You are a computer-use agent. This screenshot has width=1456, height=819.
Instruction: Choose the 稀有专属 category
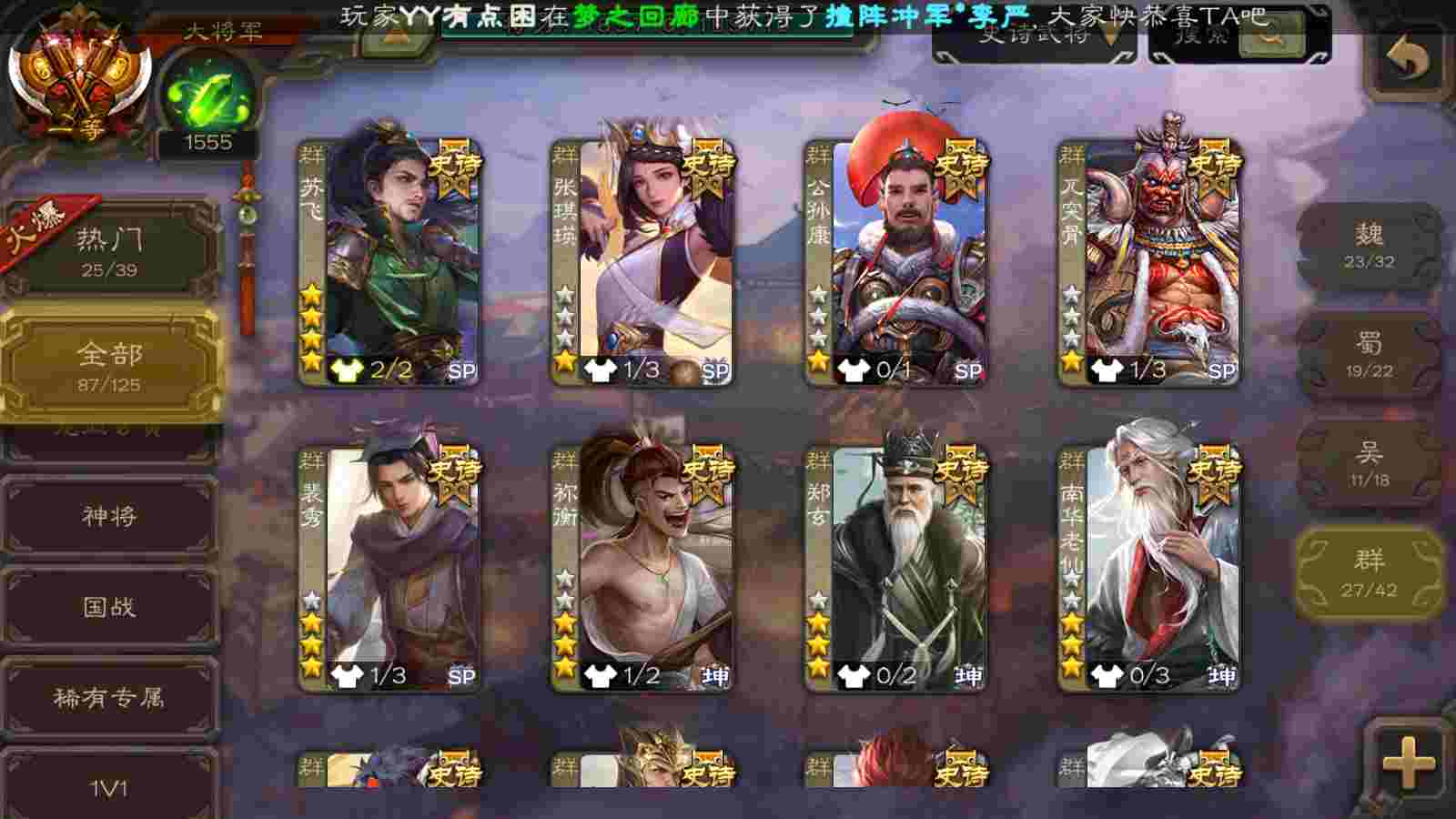[x=109, y=698]
